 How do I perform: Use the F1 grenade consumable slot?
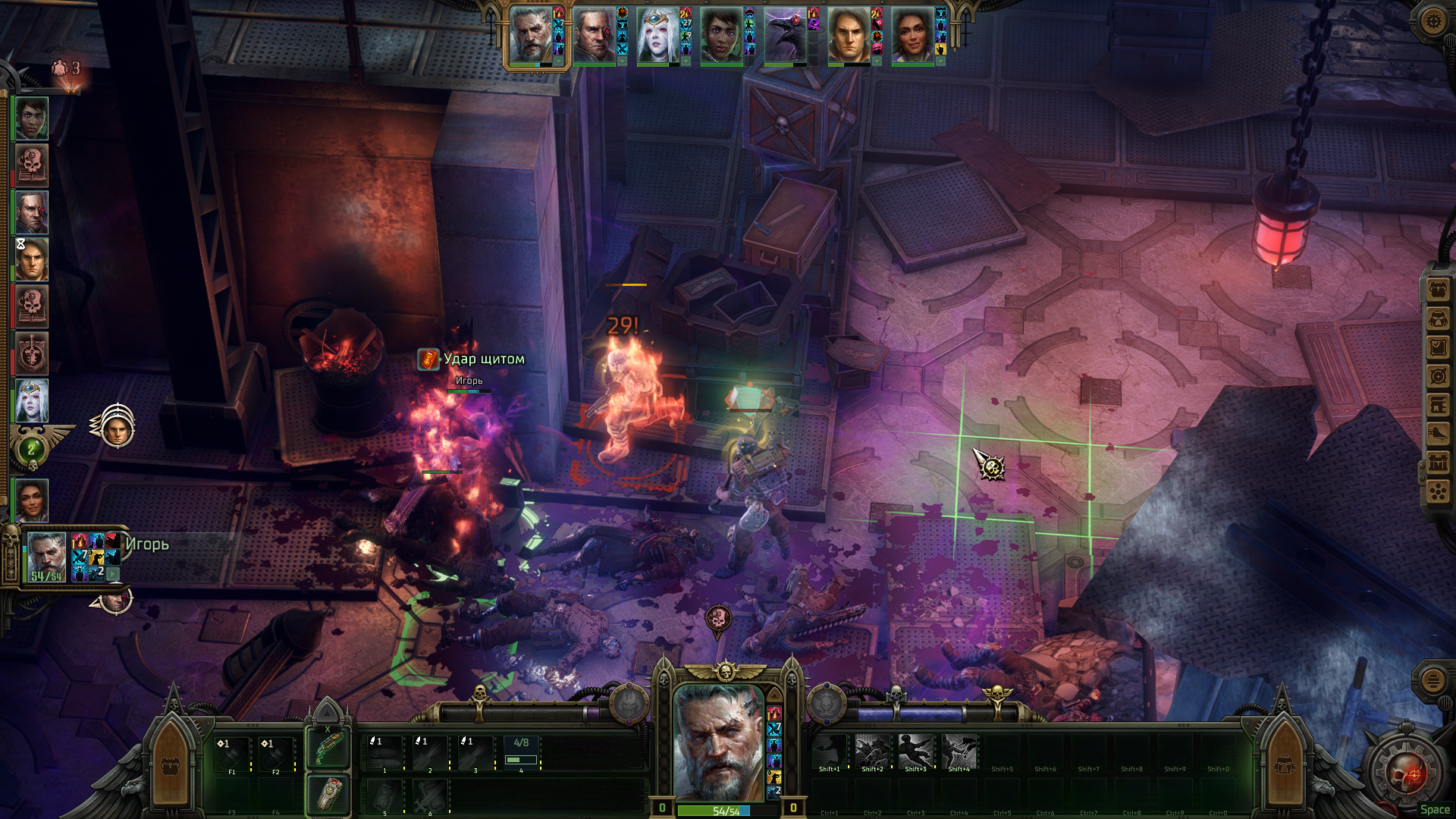232,752
